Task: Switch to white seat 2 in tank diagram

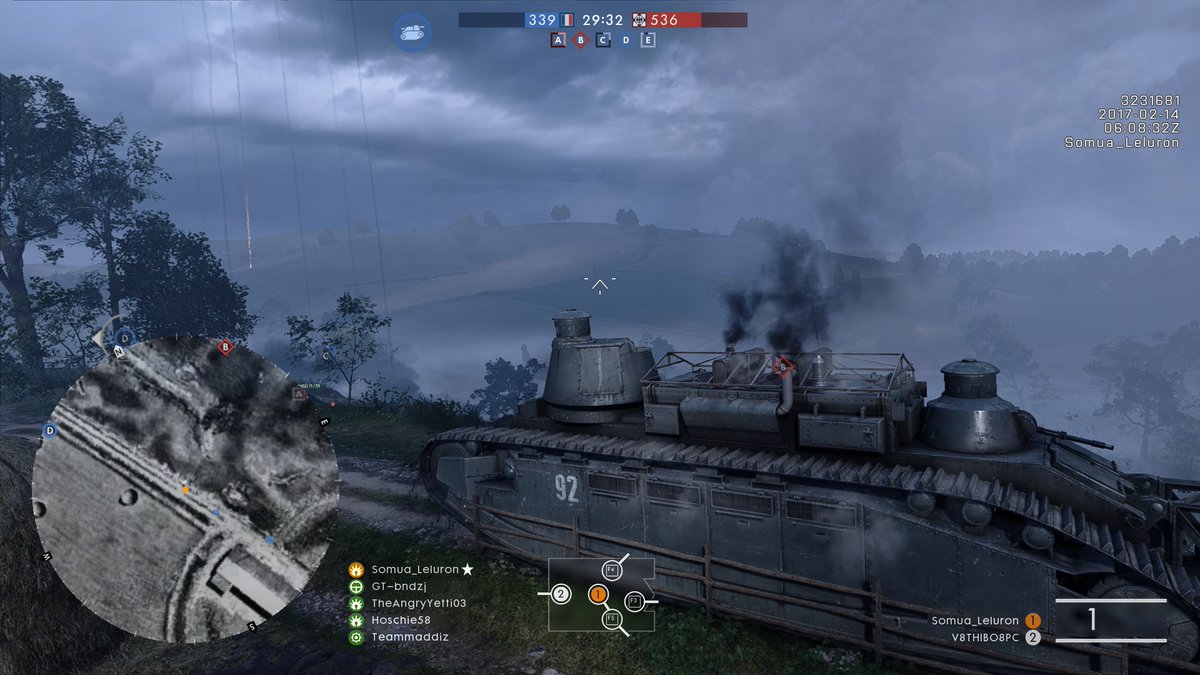Action: [x=561, y=594]
